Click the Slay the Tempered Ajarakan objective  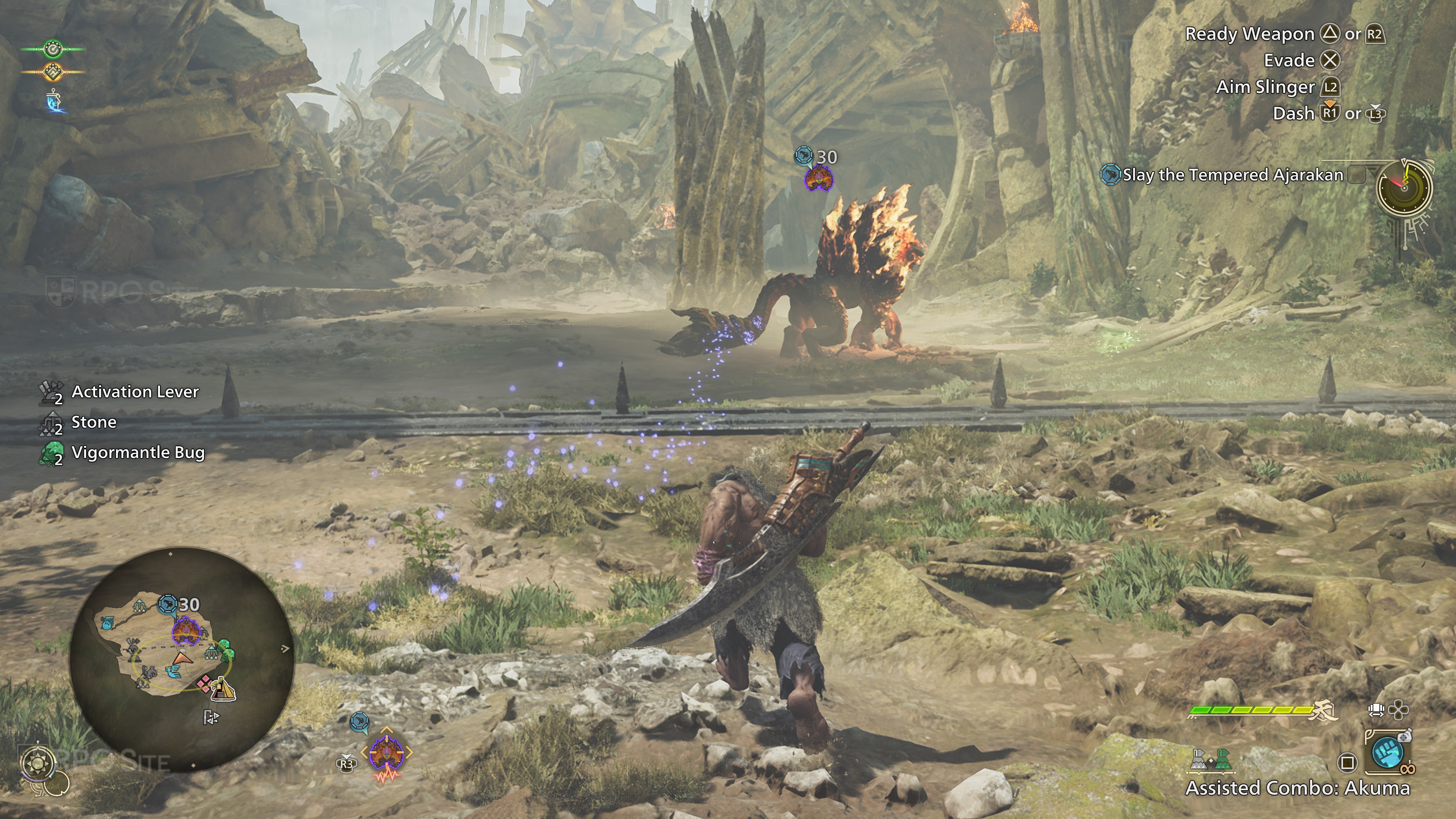[1232, 175]
